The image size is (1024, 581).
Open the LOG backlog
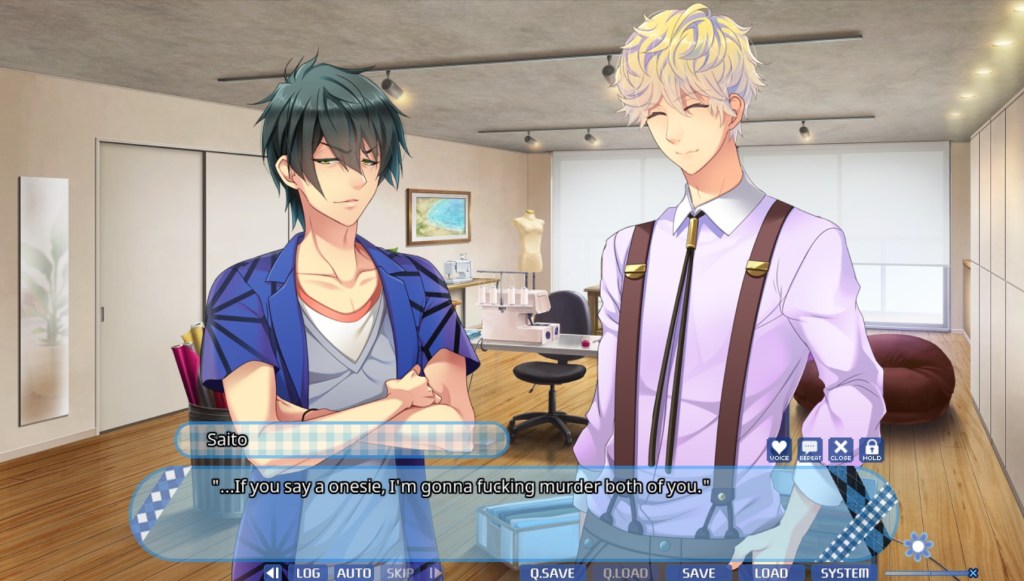coord(307,573)
